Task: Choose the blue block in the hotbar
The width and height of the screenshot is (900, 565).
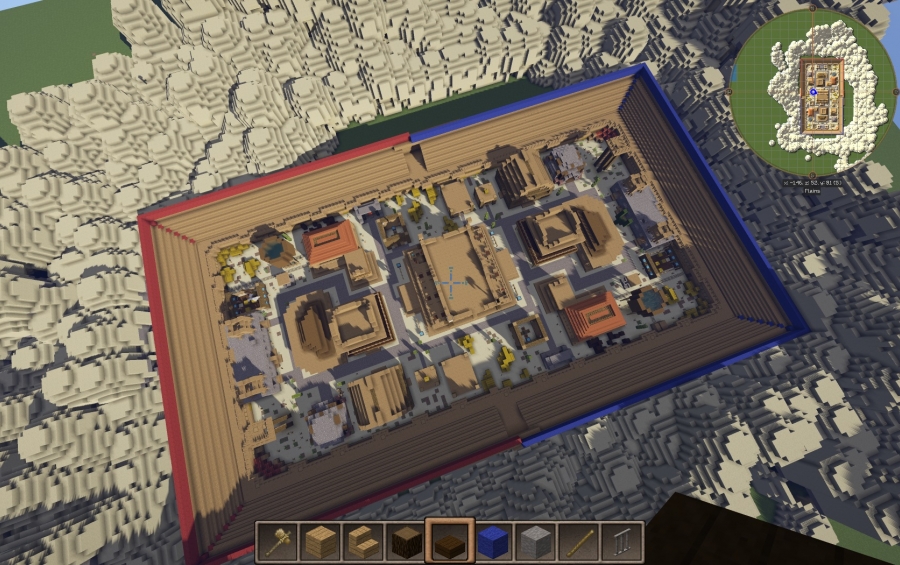Action: click(x=492, y=542)
